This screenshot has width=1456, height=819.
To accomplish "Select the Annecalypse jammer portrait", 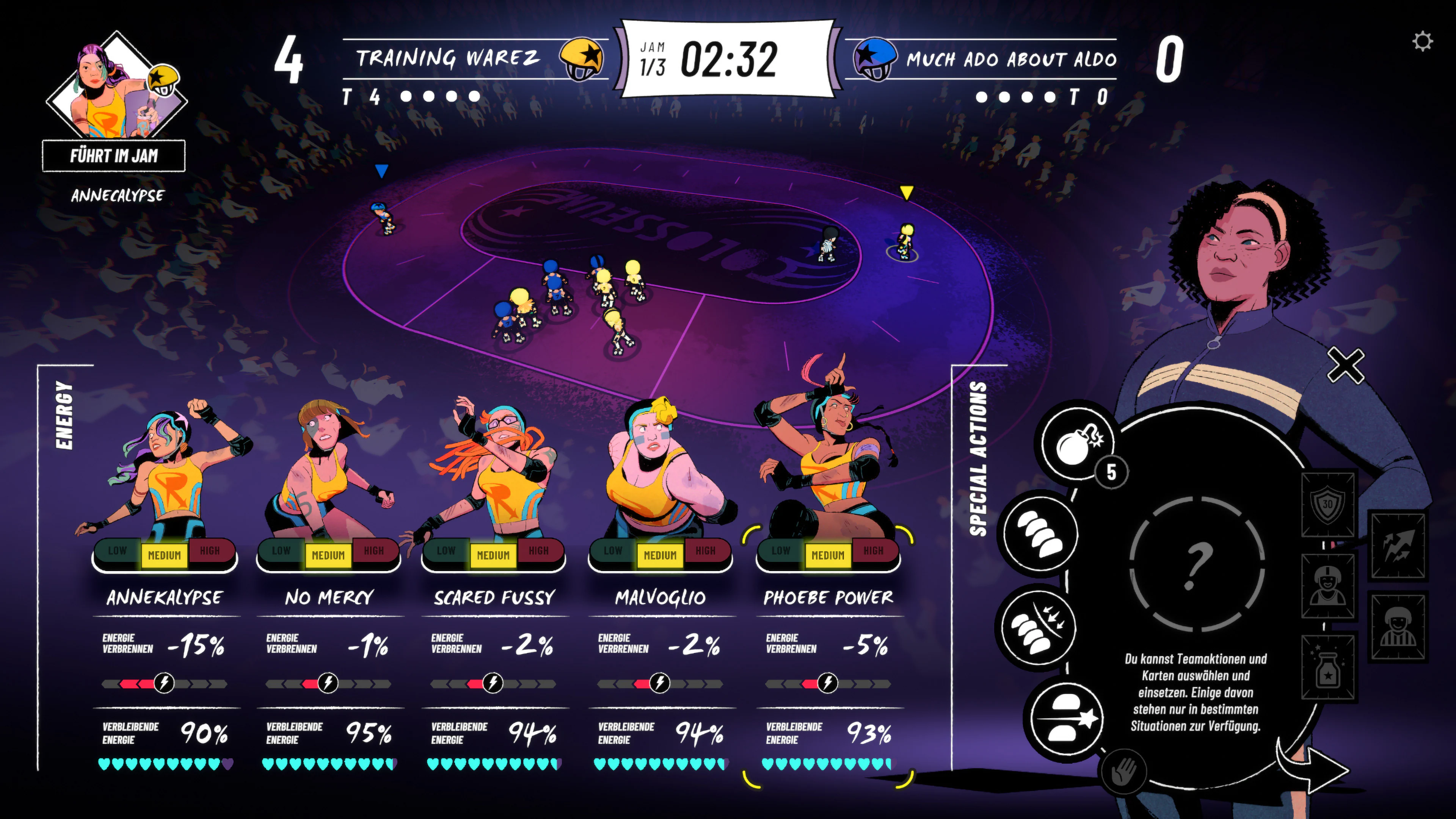I will (116, 88).
